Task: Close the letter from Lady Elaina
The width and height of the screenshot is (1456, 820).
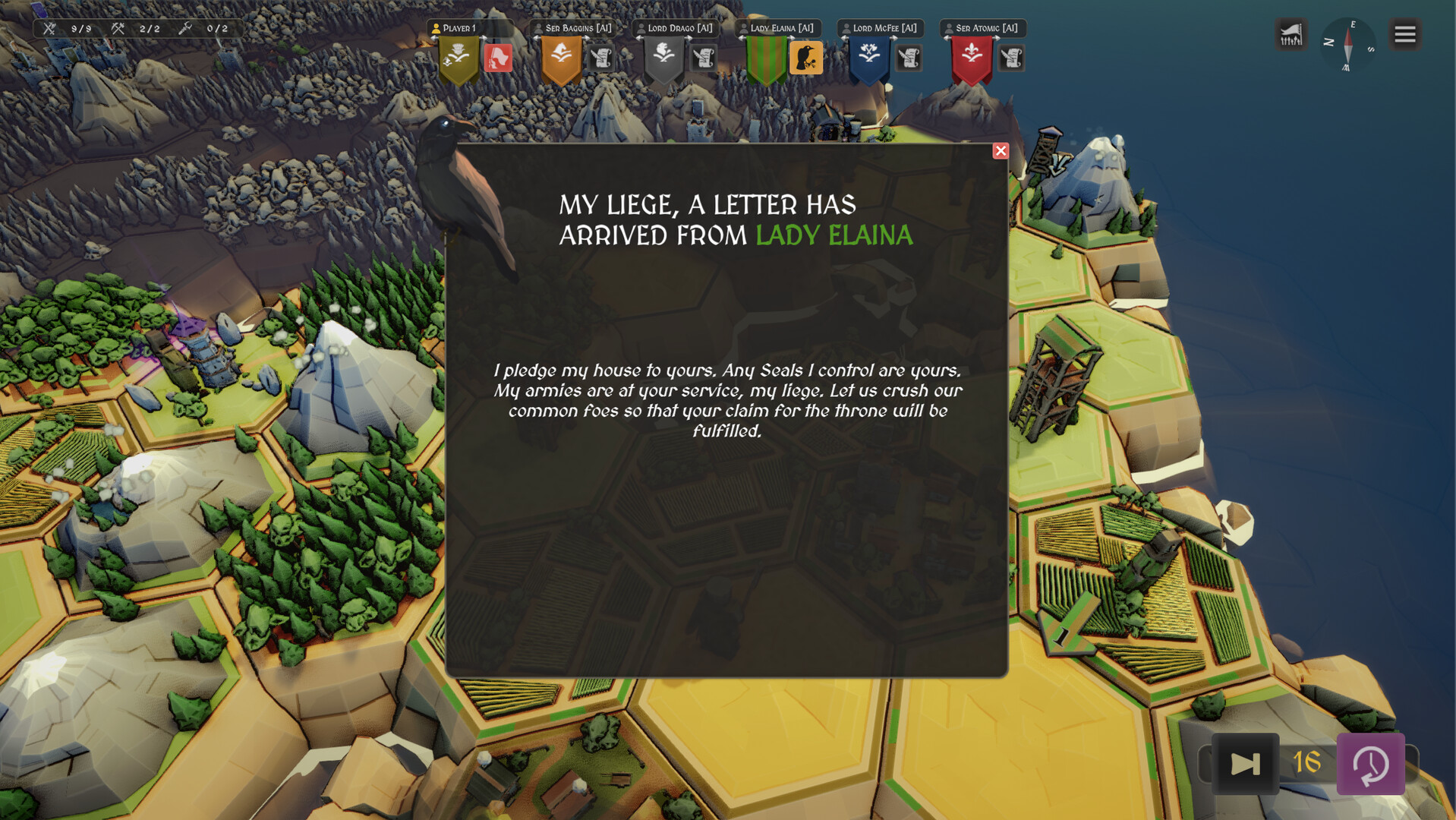Action: click(x=1001, y=151)
